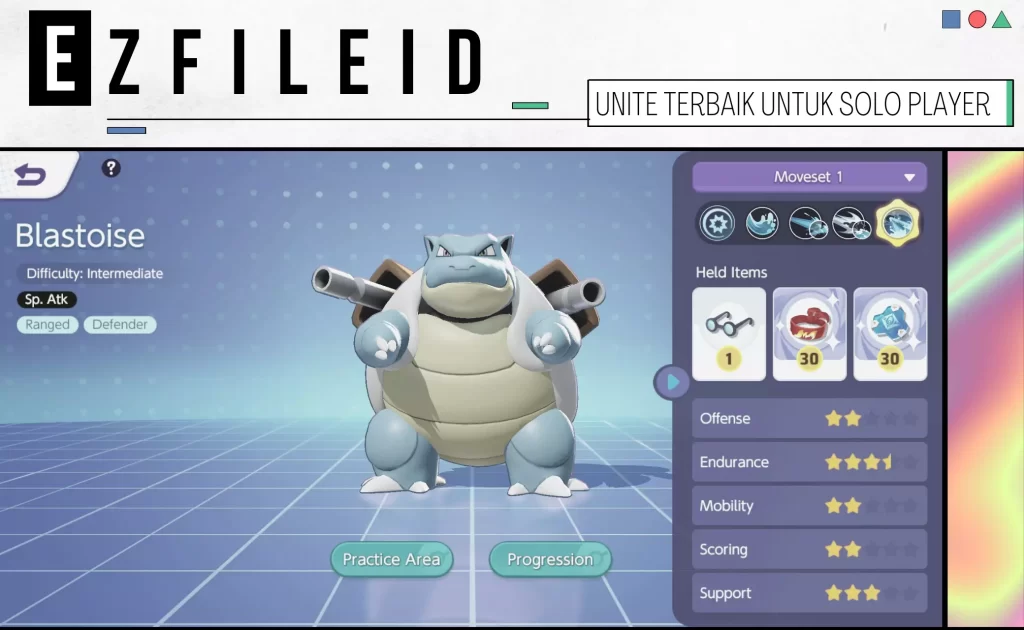
Task: Click the round arrow panel toggle
Action: [671, 381]
